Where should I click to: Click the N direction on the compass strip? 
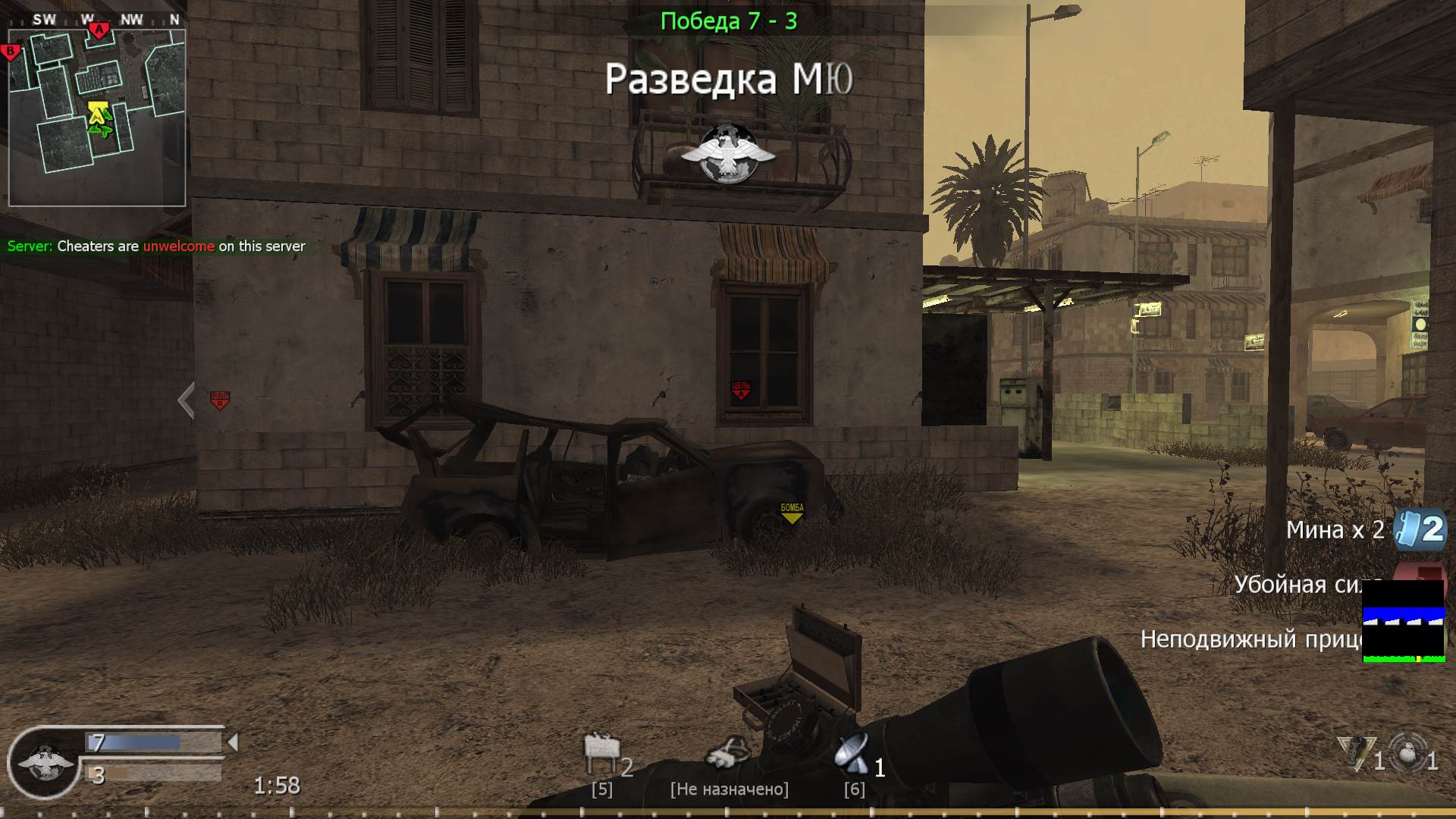(174, 20)
